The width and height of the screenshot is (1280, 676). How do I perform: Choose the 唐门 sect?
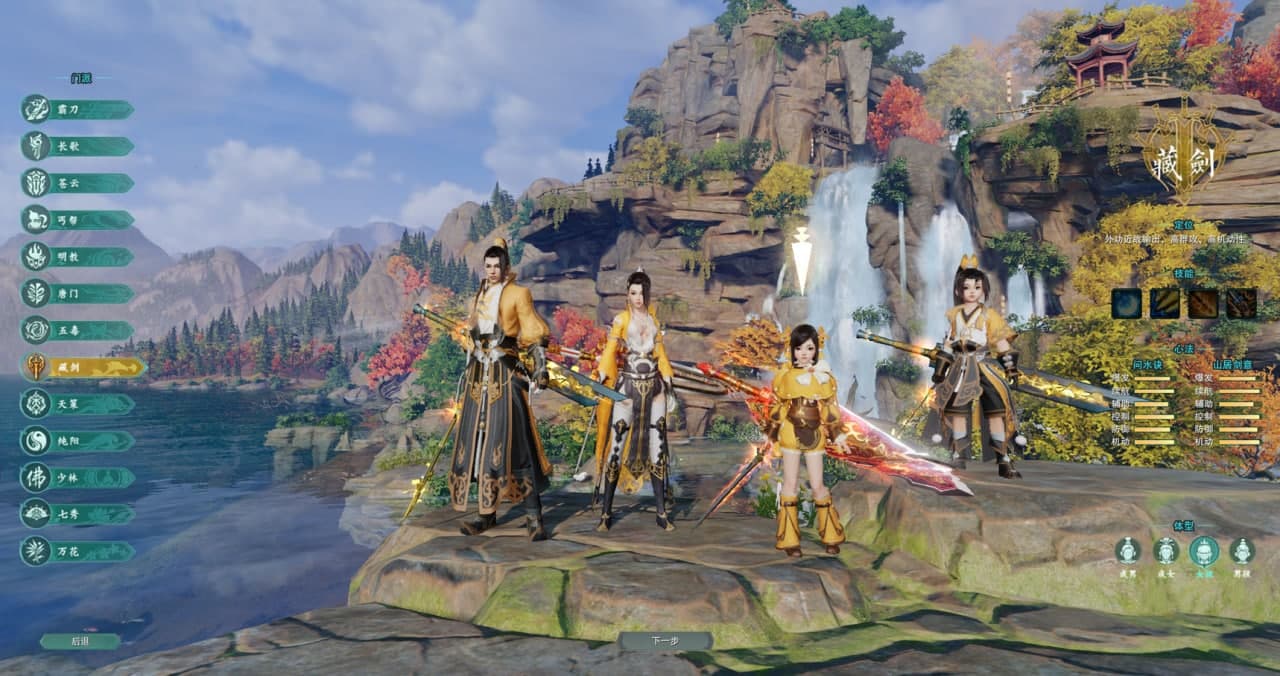coord(78,294)
